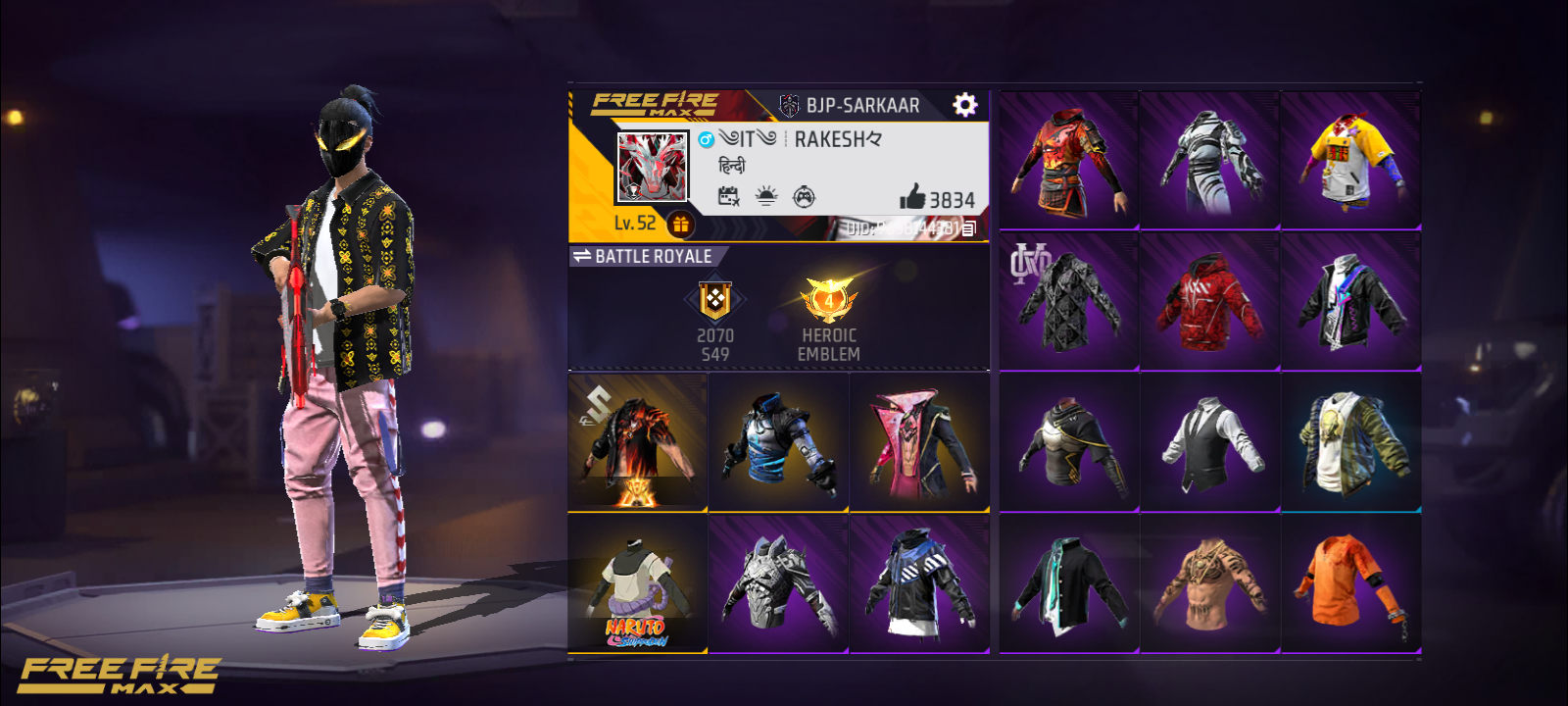Viewport: 1568px width, 706px height.
Task: Choose the white shirt with black vest
Action: coord(1209,442)
